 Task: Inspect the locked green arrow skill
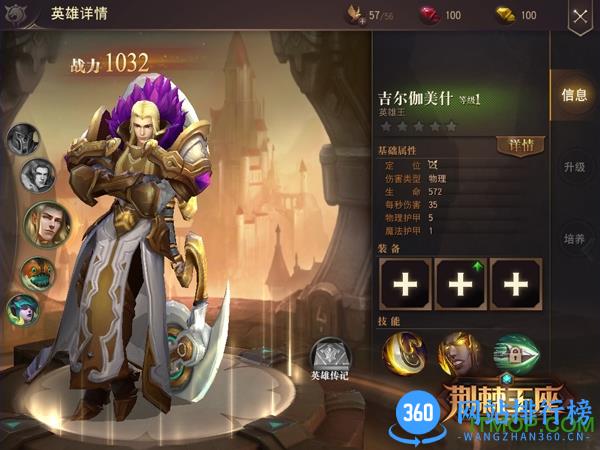515,352
